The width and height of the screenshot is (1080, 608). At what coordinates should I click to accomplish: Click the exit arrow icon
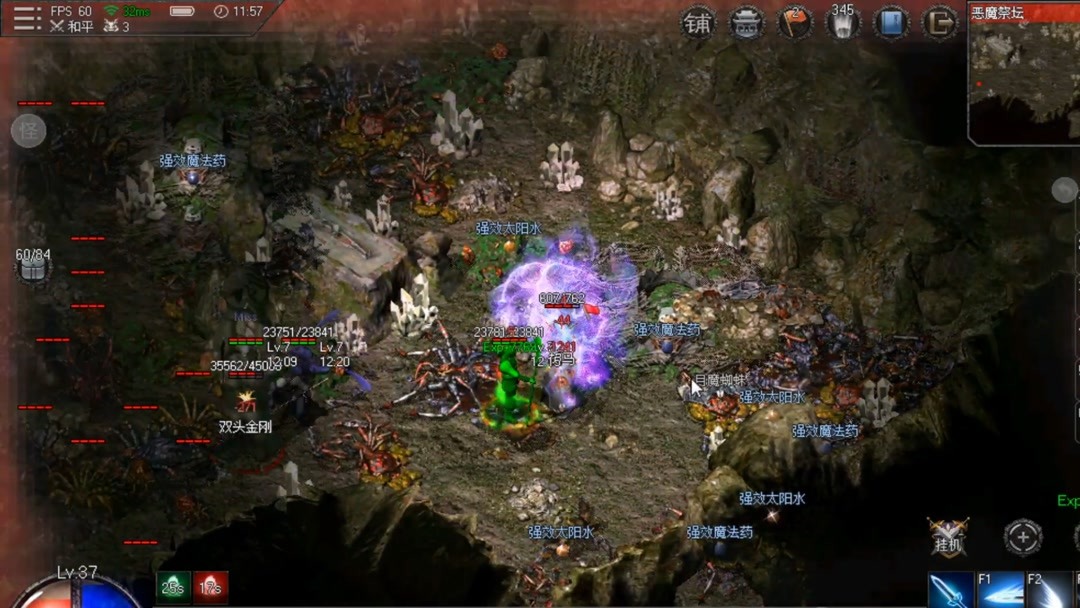click(x=939, y=23)
